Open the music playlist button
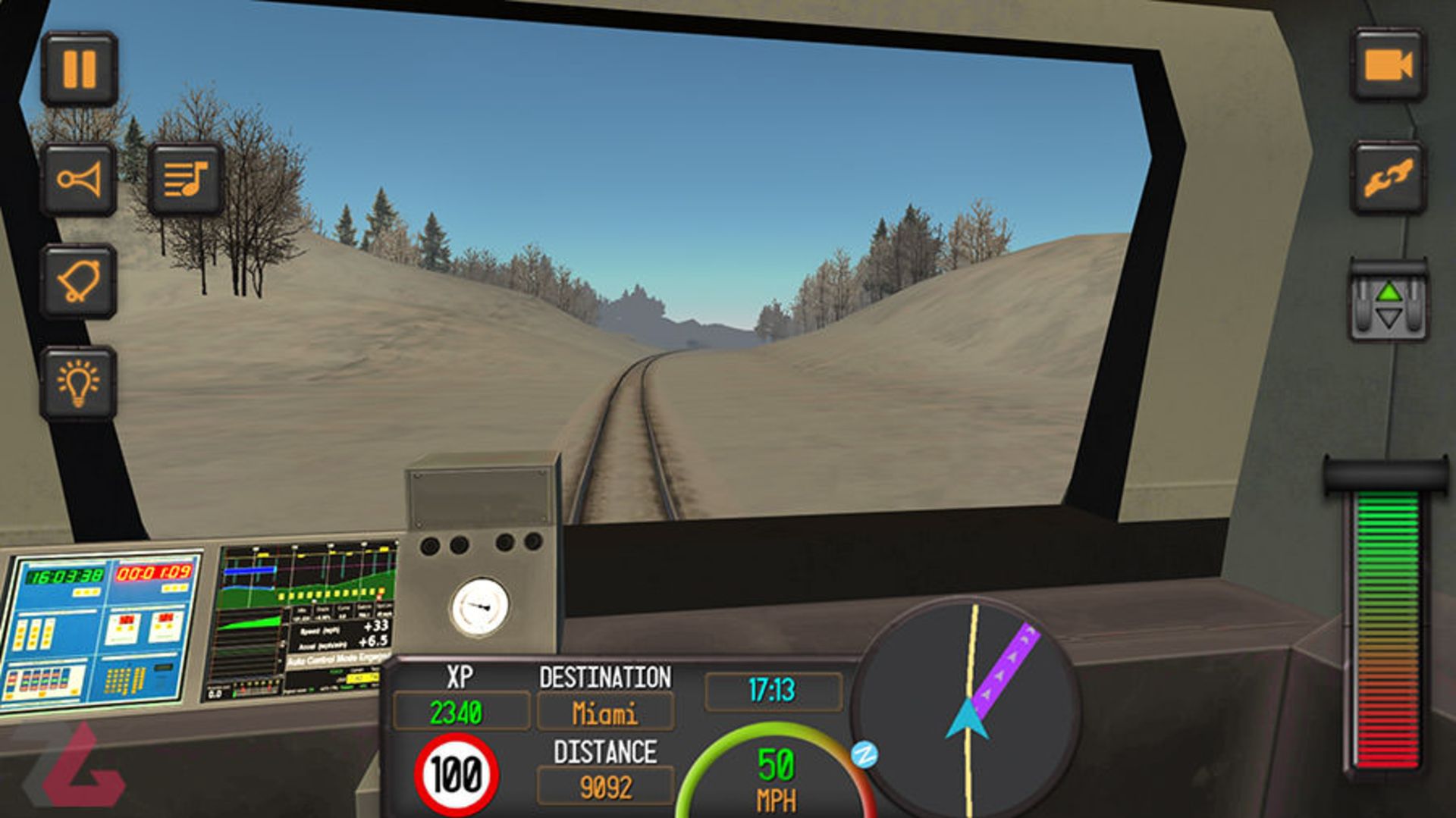This screenshot has height=818, width=1456. point(186,180)
